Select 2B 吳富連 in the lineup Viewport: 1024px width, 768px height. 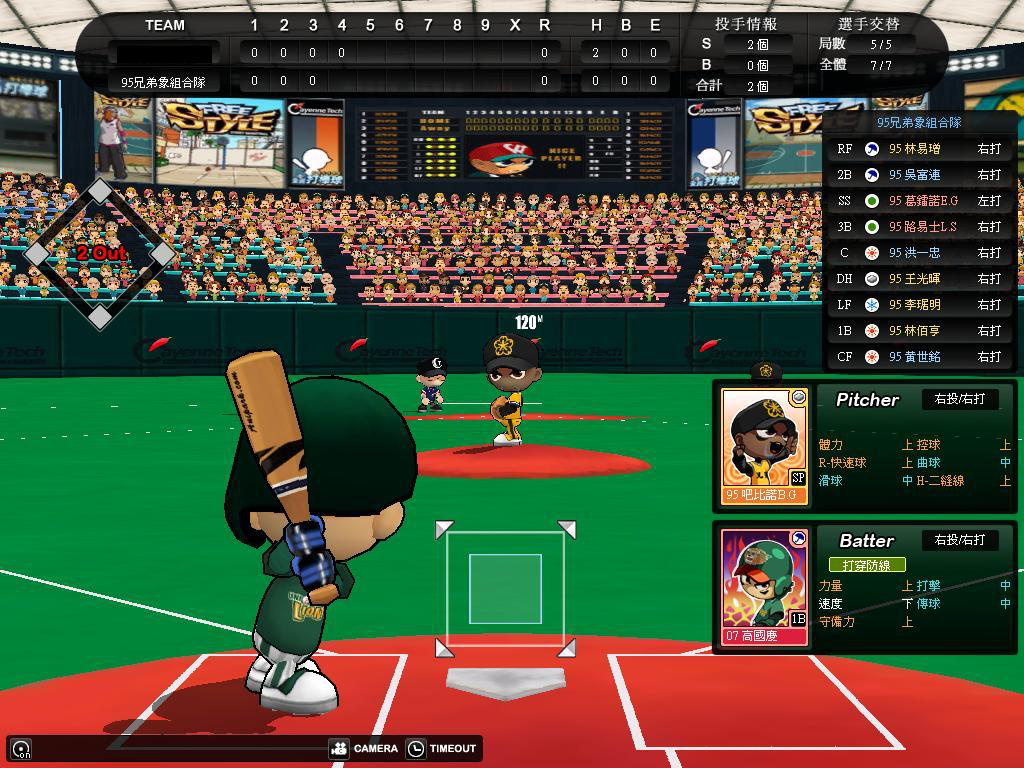tap(920, 175)
